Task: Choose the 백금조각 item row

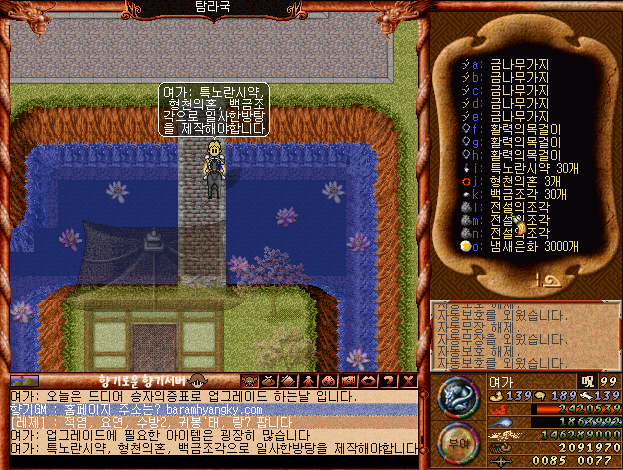Action: click(x=527, y=194)
